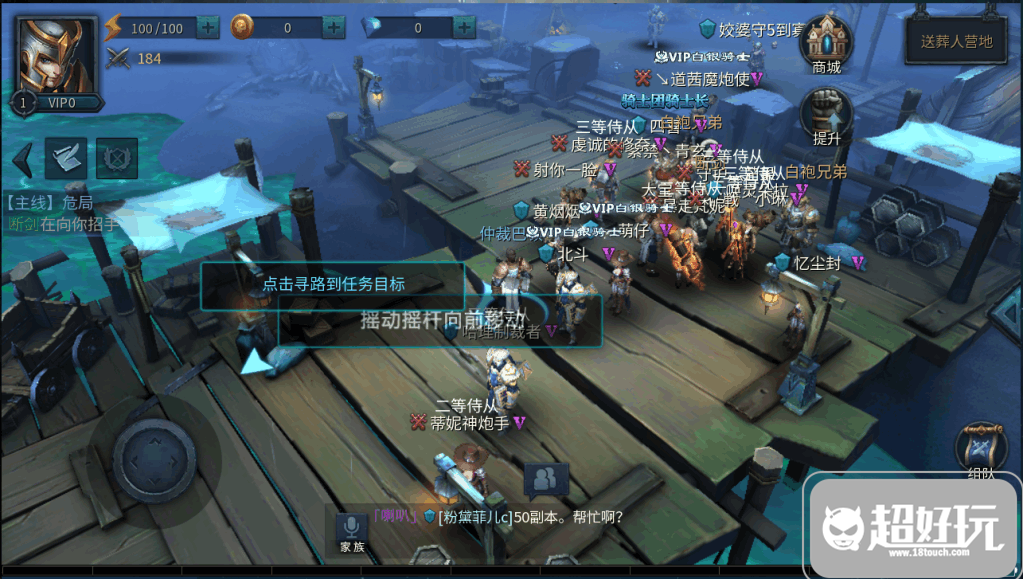Switch to the quest scroll tab

pos(67,158)
